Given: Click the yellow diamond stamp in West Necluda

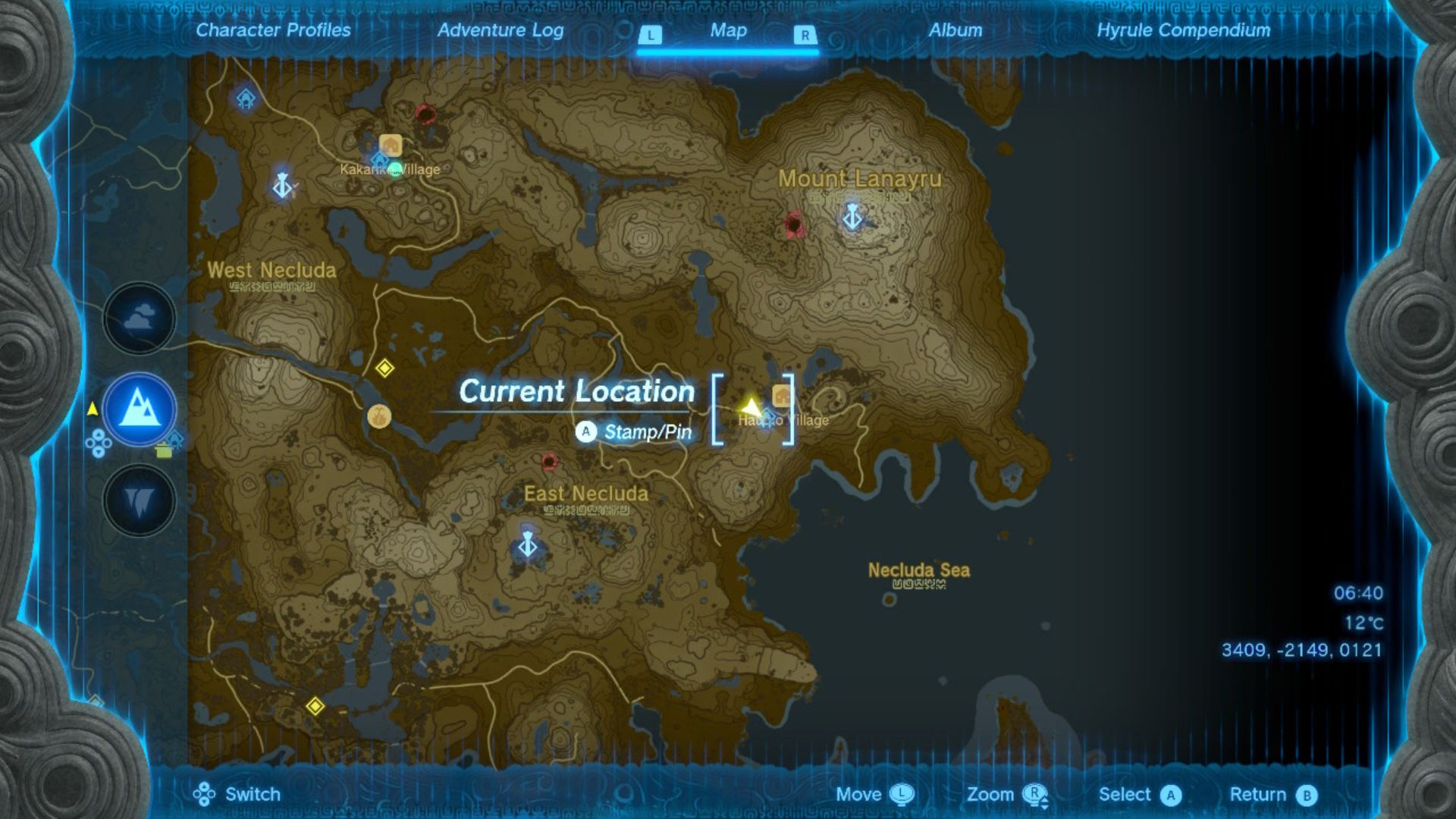Looking at the screenshot, I should (x=384, y=367).
